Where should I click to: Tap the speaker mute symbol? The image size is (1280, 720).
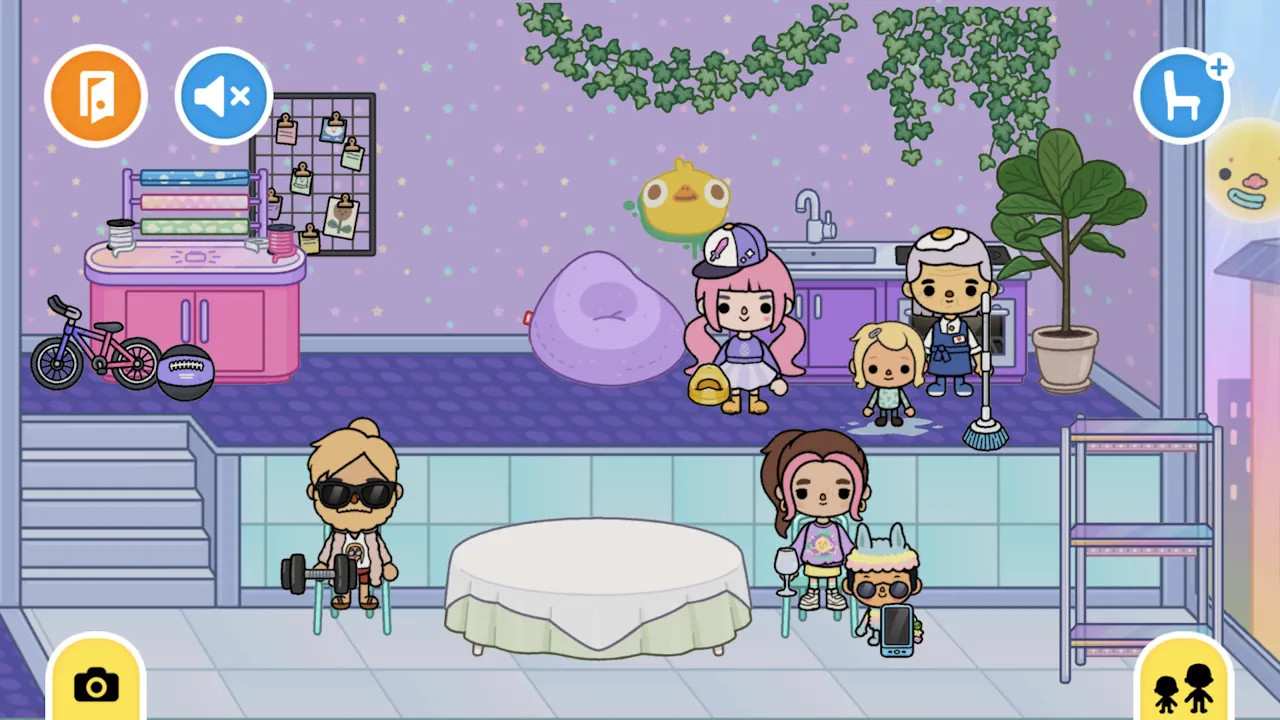point(222,95)
